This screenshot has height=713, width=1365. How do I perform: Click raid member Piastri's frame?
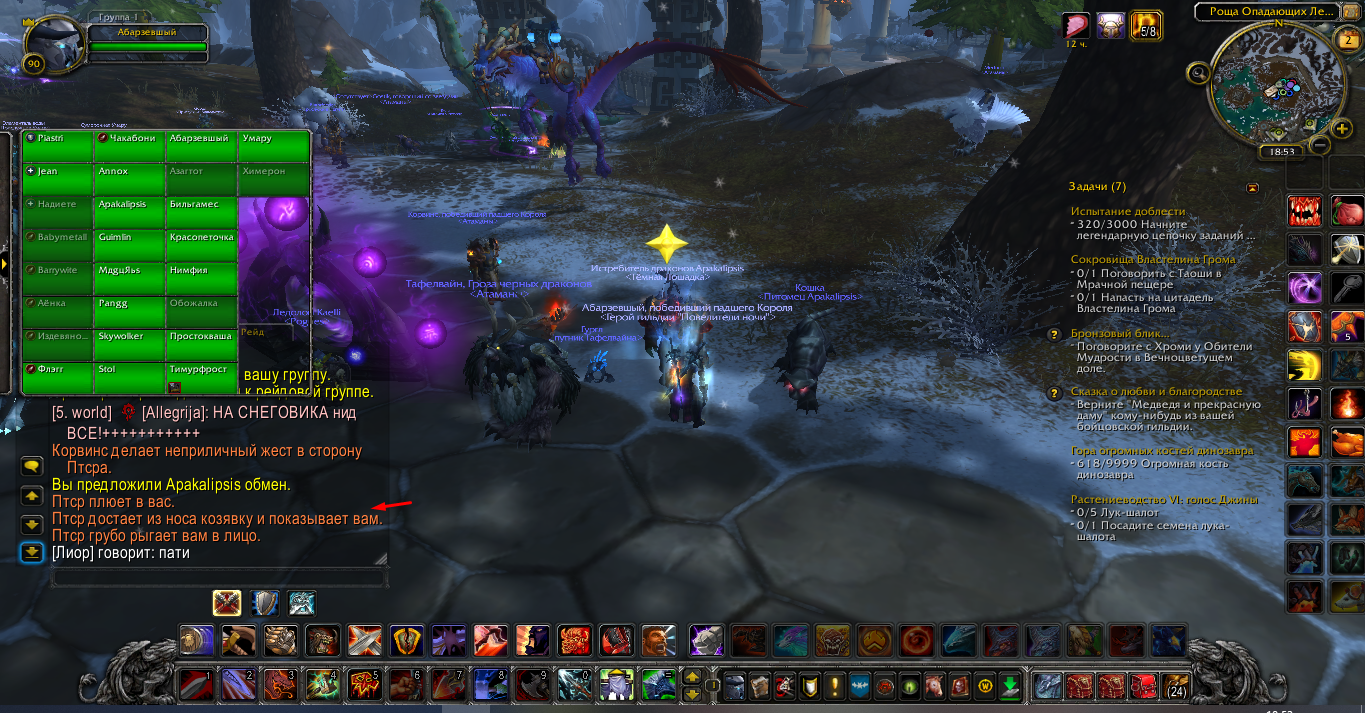click(x=58, y=146)
